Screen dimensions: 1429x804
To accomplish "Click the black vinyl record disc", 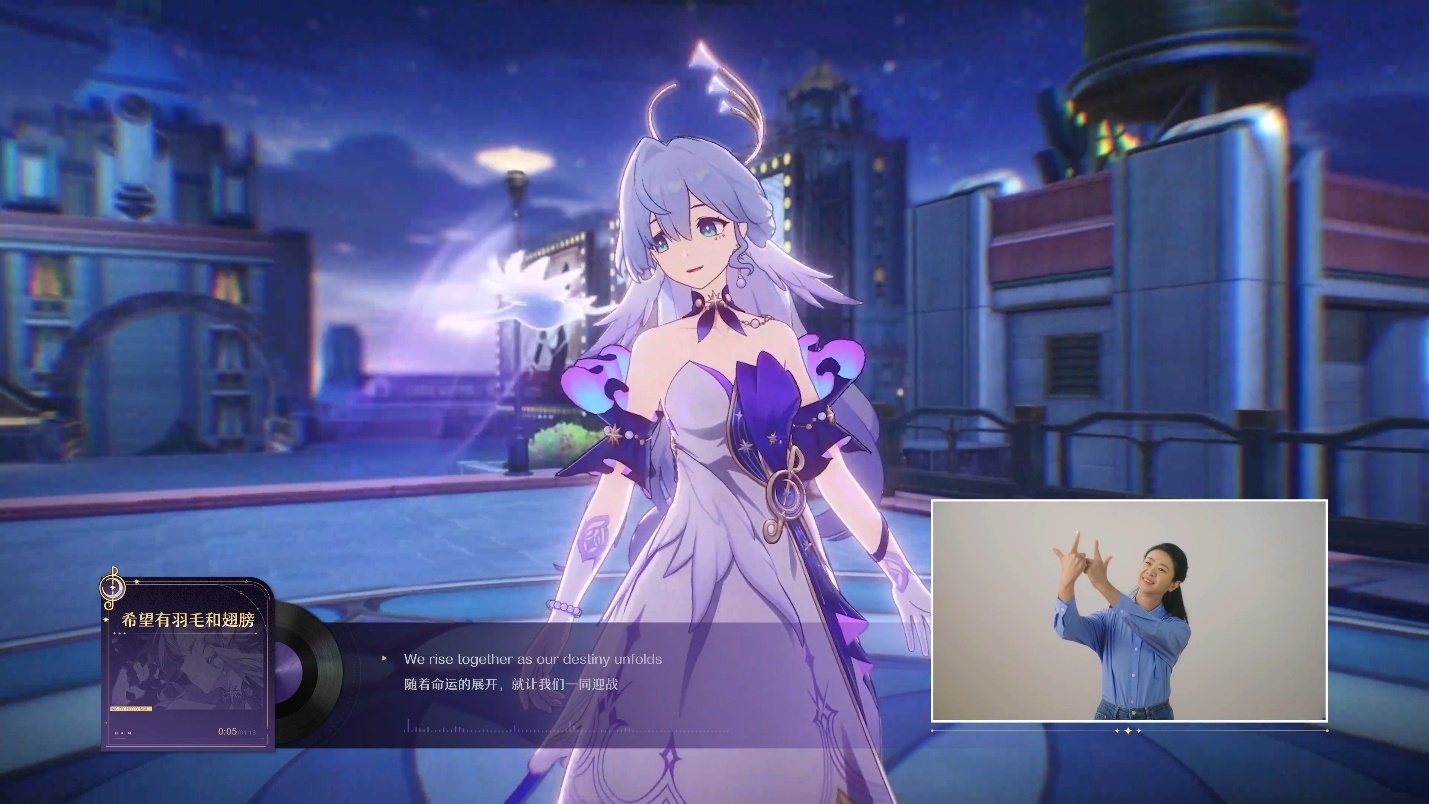I will click(x=310, y=666).
